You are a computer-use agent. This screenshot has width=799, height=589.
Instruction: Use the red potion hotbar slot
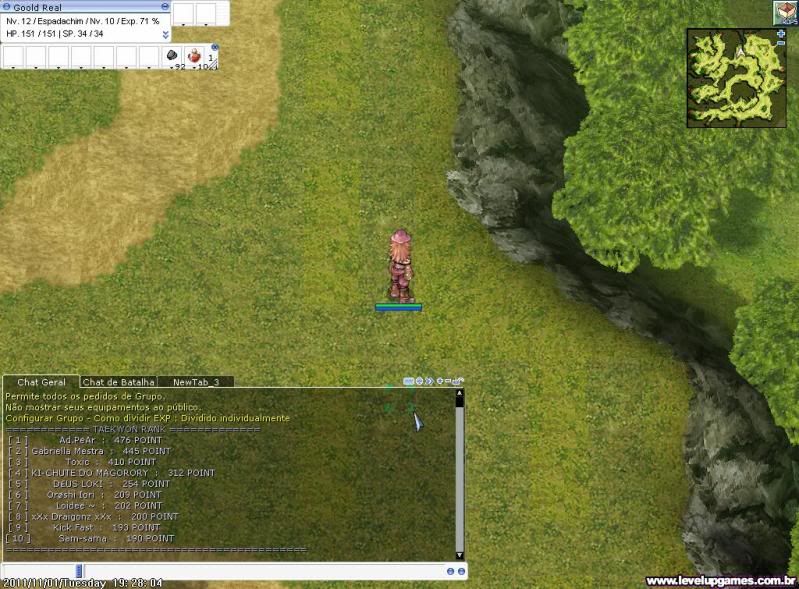[195, 55]
